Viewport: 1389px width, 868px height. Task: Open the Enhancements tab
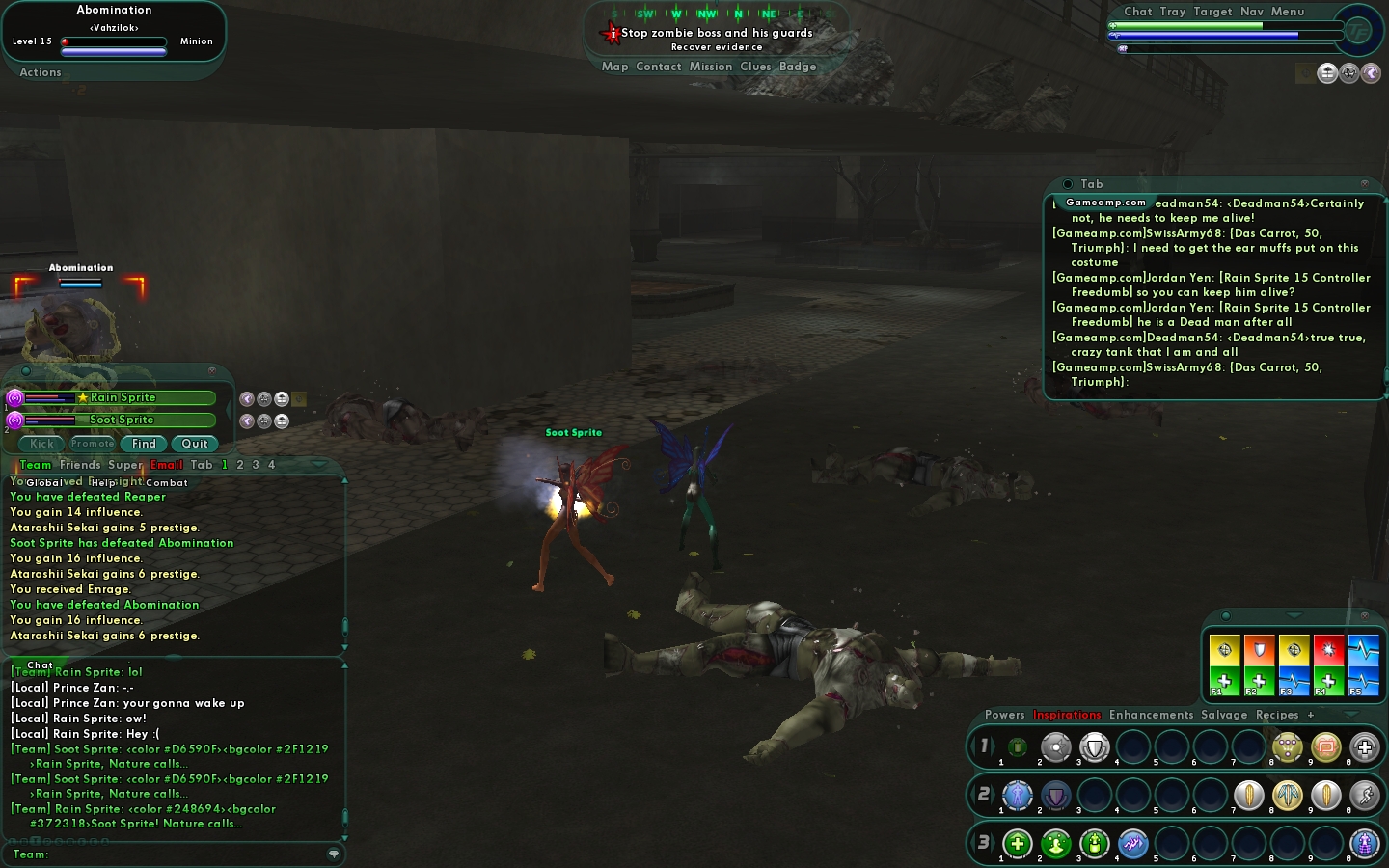[x=1151, y=715]
